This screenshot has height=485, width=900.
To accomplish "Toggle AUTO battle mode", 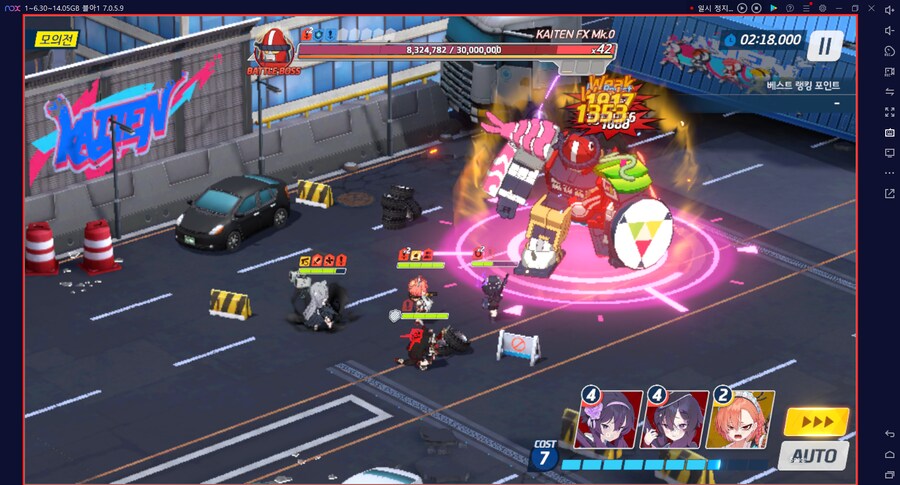I will pos(814,456).
